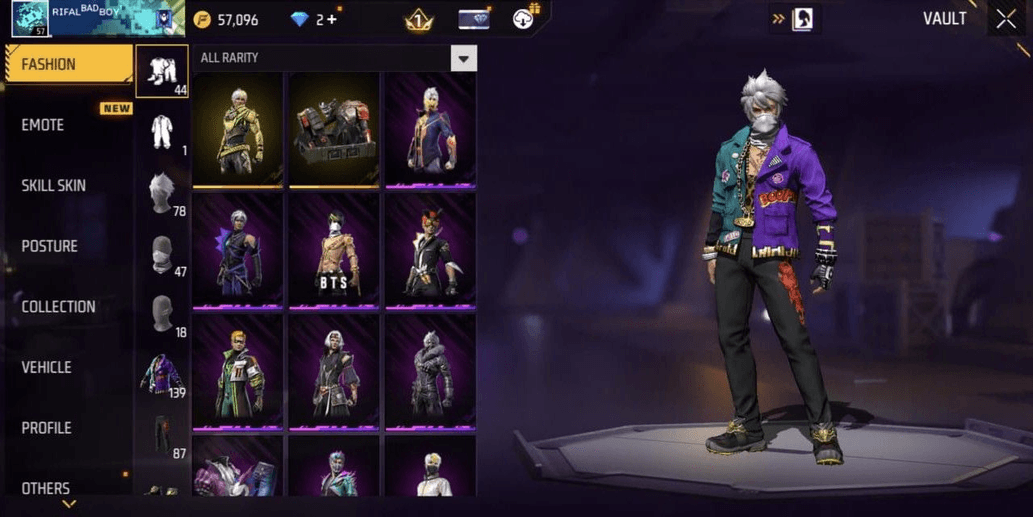Close the Vault screen
This screenshot has height=517, width=1033.
(x=1005, y=19)
